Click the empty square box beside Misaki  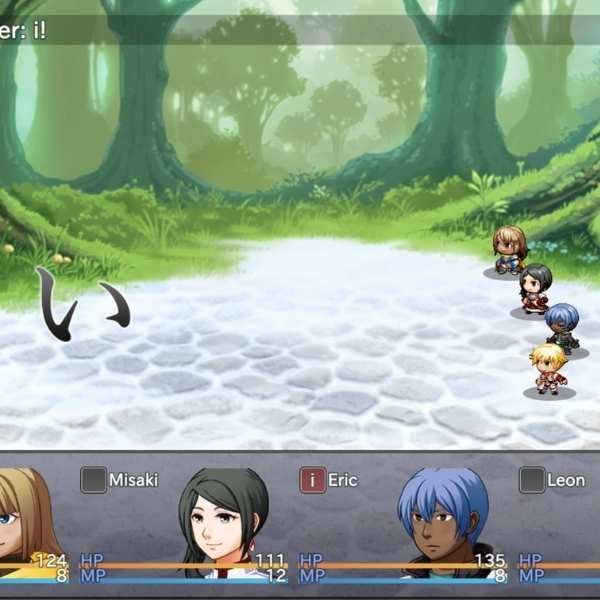click(x=93, y=480)
